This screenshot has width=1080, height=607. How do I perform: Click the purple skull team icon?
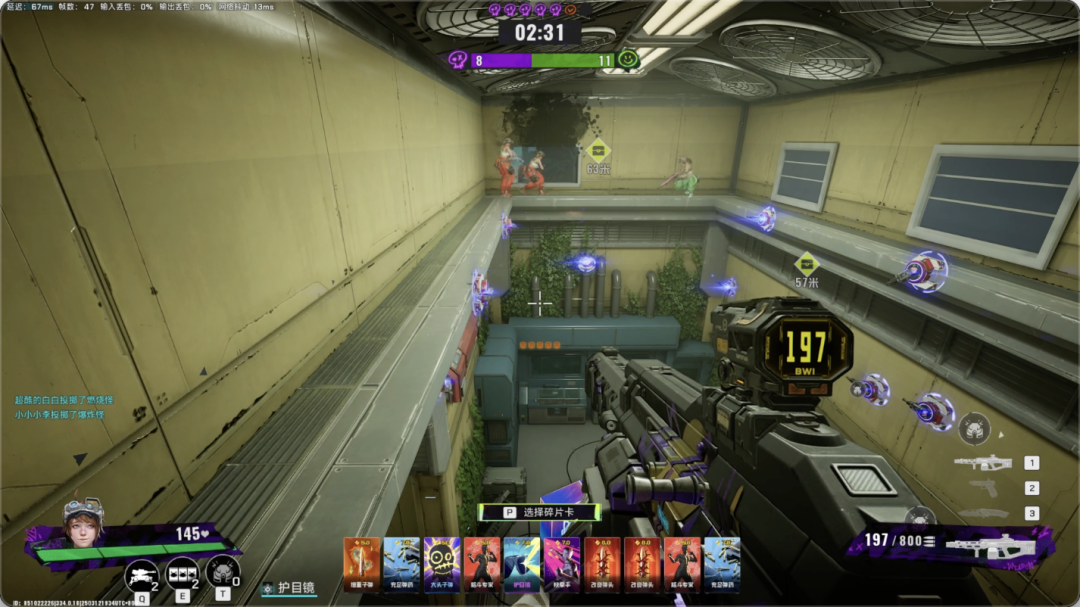pos(458,60)
